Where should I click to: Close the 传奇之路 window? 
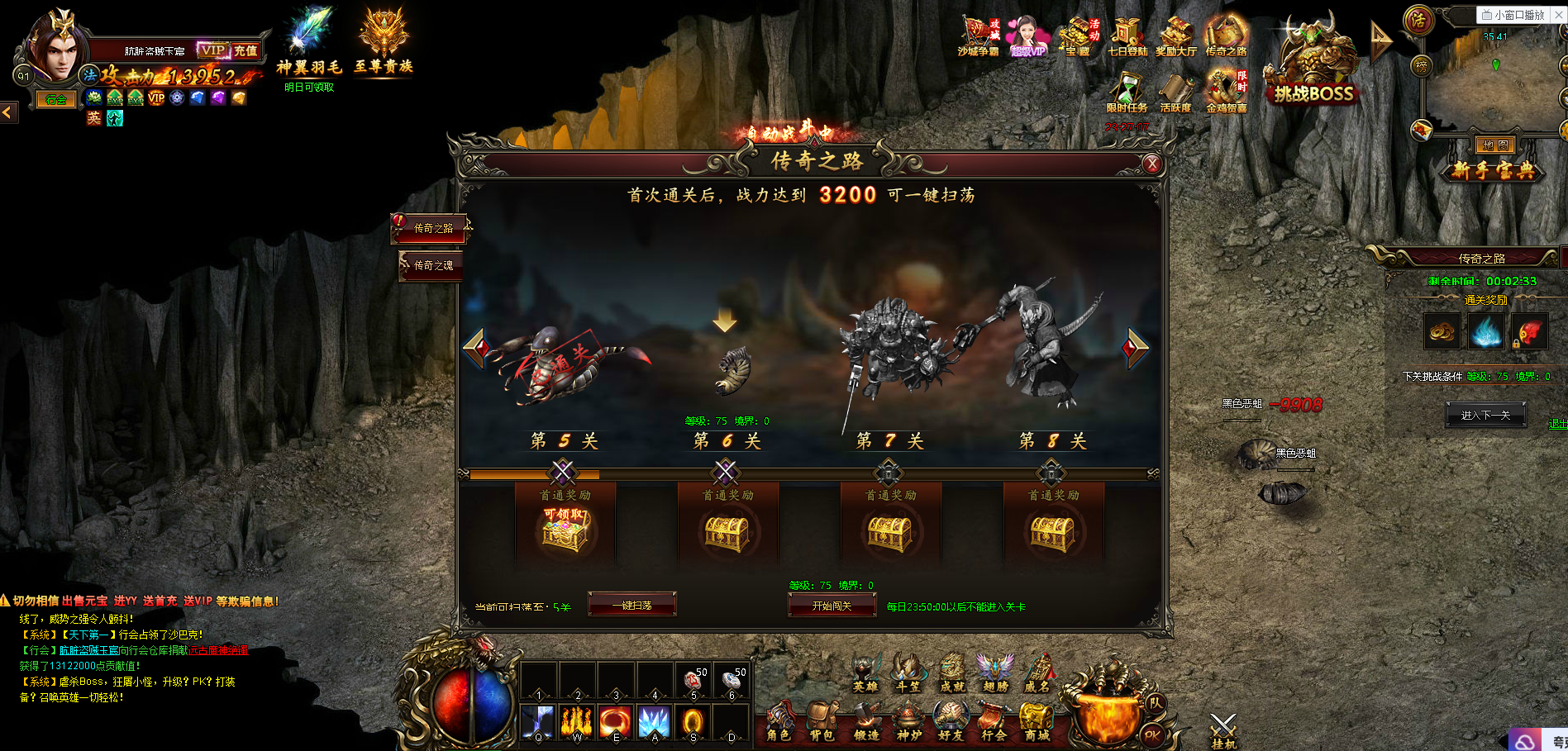point(1152,164)
